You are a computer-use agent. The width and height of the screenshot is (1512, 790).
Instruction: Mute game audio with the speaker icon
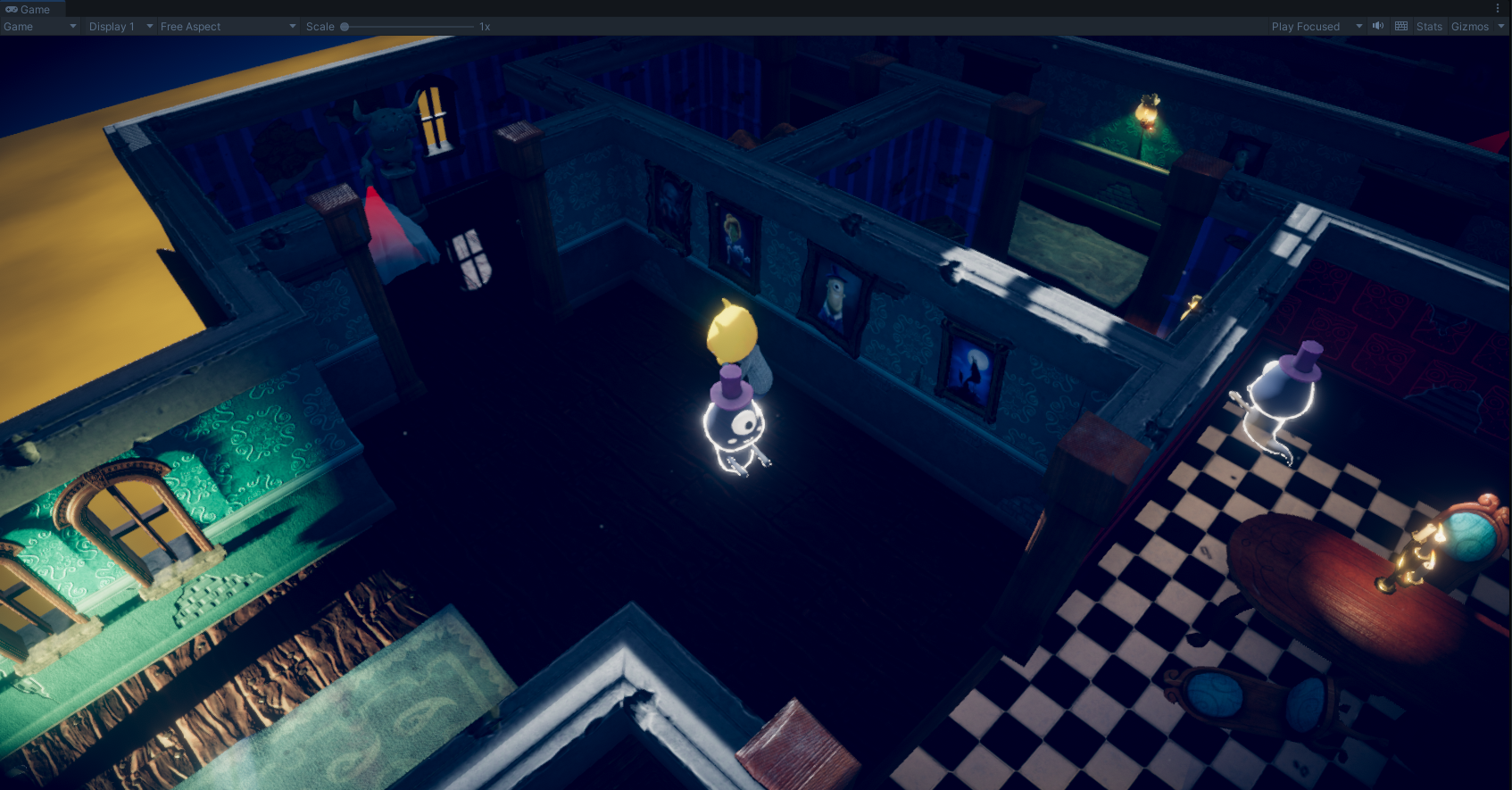pos(1378,26)
